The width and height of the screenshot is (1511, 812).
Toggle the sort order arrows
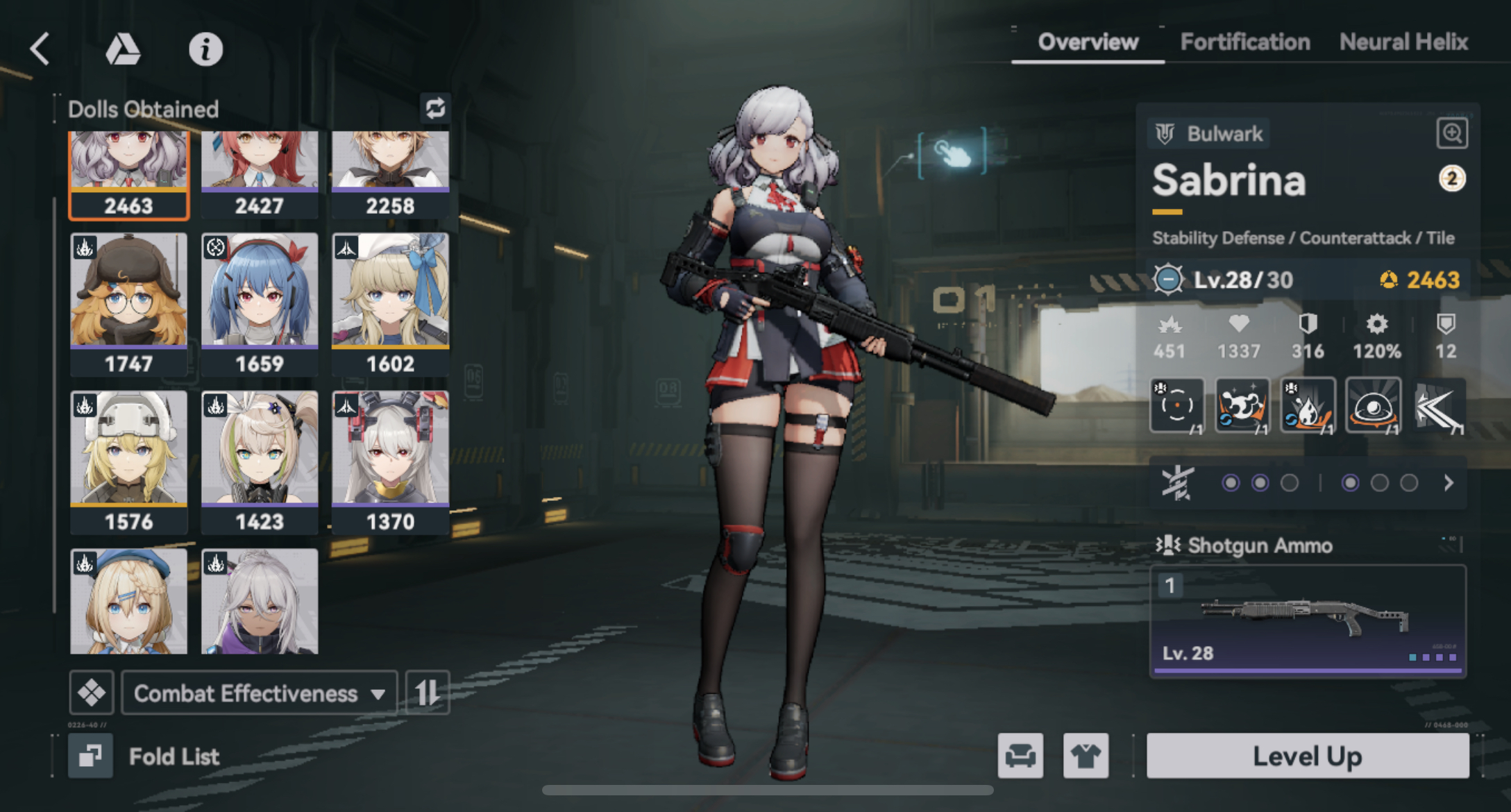pyautogui.click(x=428, y=693)
